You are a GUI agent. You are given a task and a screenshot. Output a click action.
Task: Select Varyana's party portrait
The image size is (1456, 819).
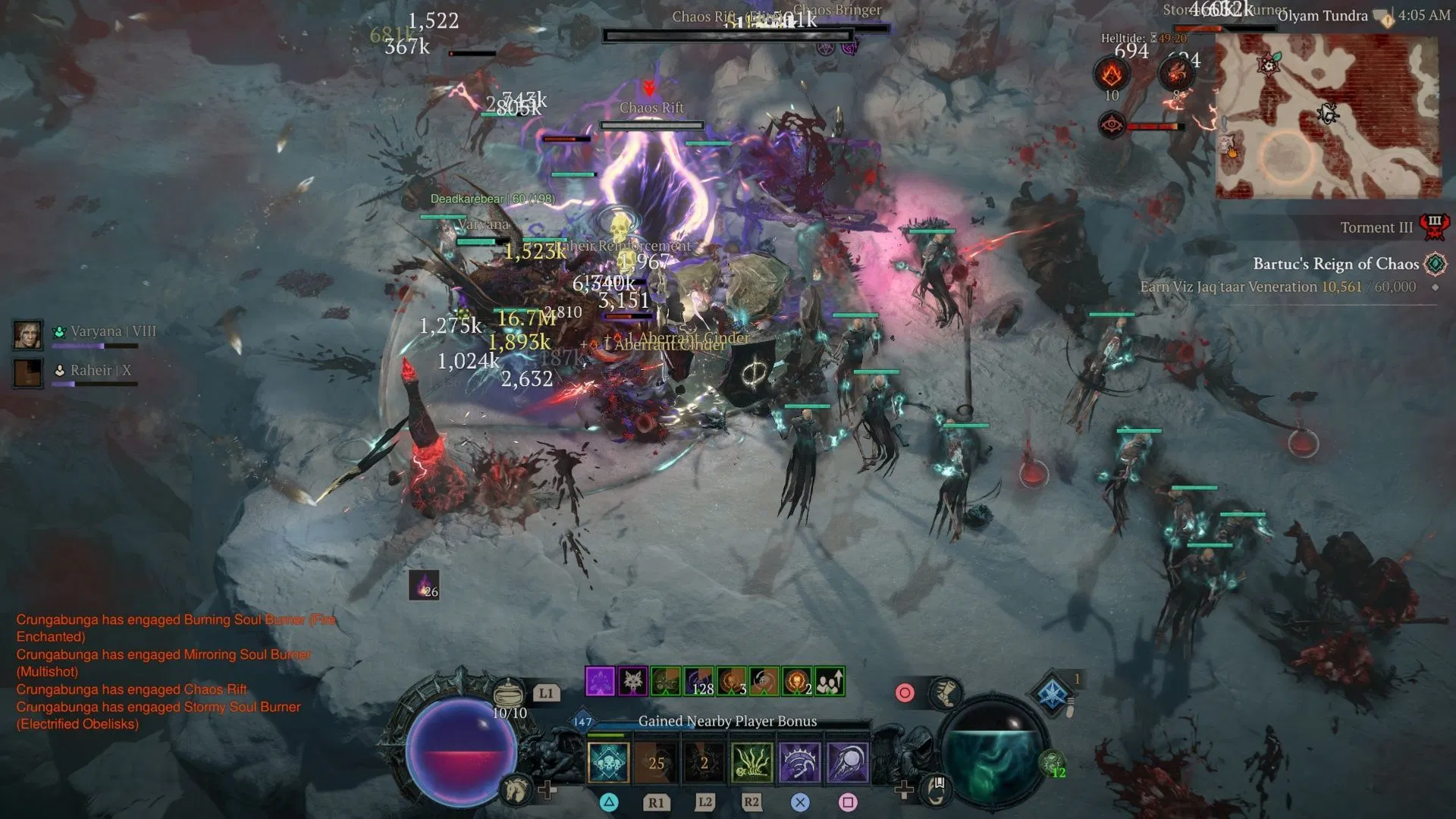pos(27,334)
